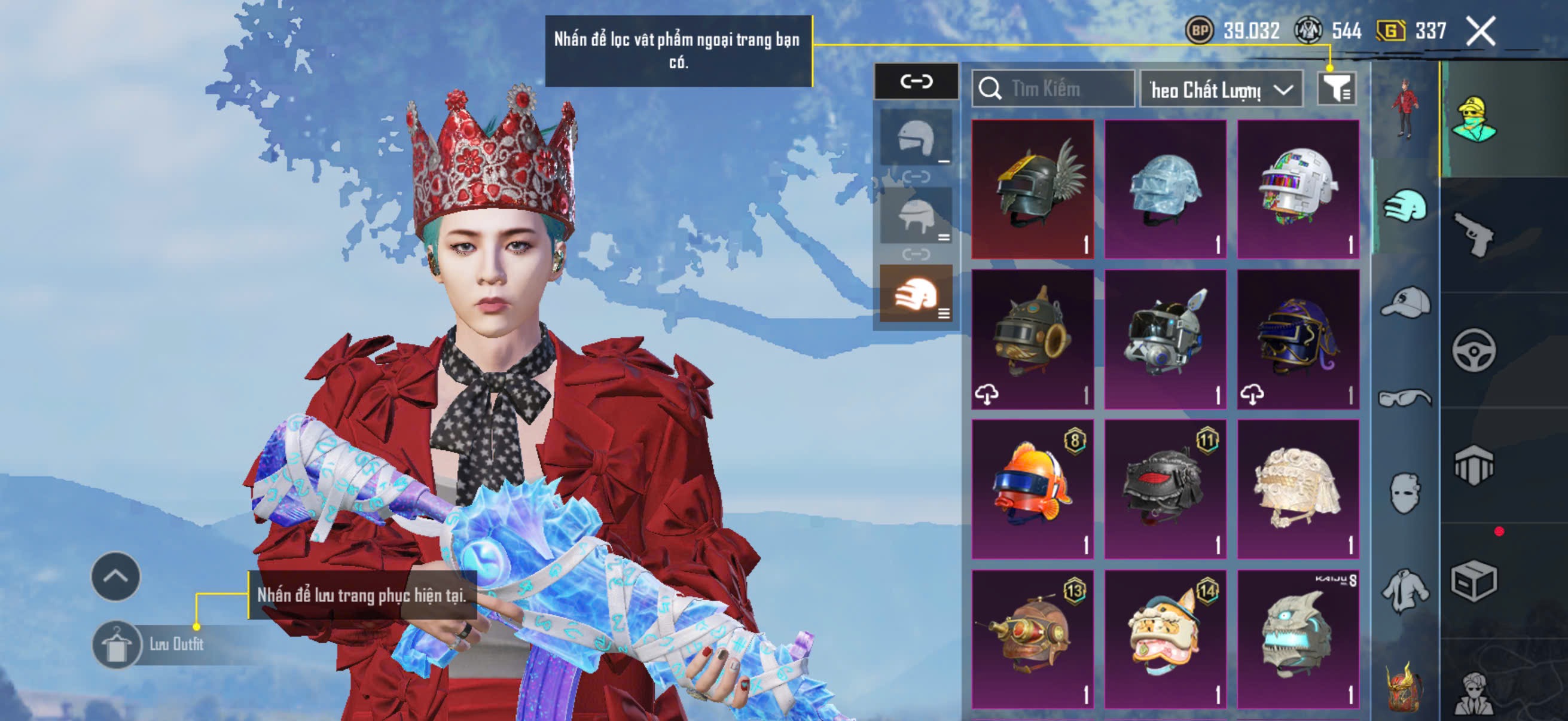
Task: Choose the lion dance helmet skin
Action: (1164, 639)
